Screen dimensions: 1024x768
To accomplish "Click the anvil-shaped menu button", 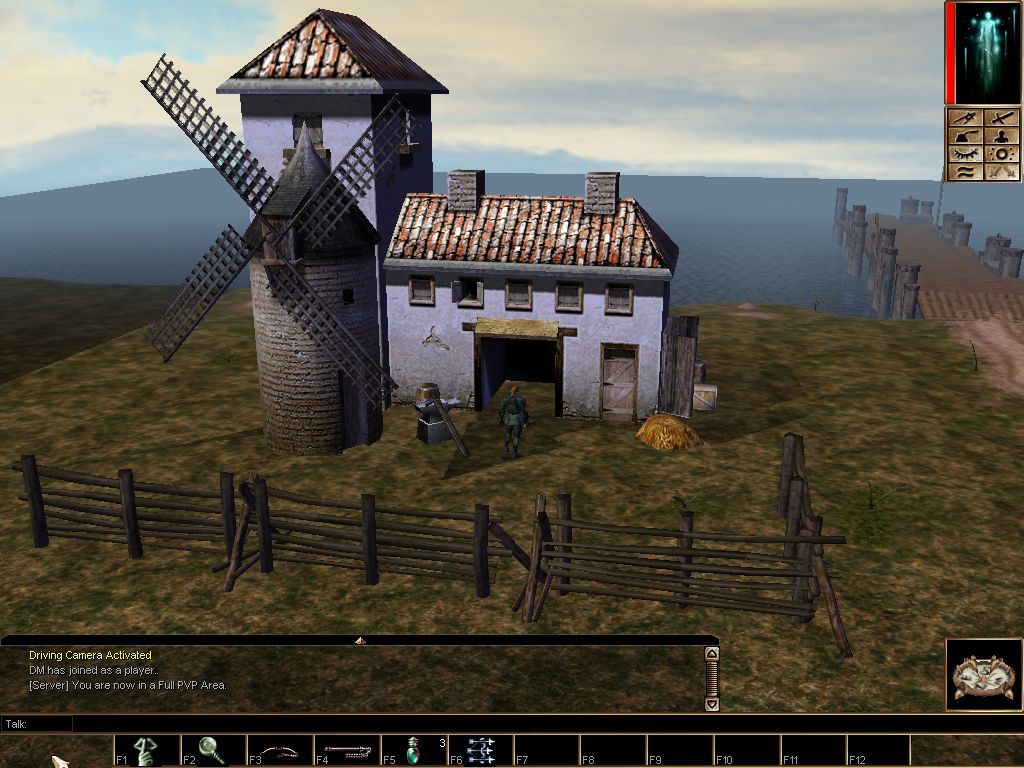I will (965, 136).
